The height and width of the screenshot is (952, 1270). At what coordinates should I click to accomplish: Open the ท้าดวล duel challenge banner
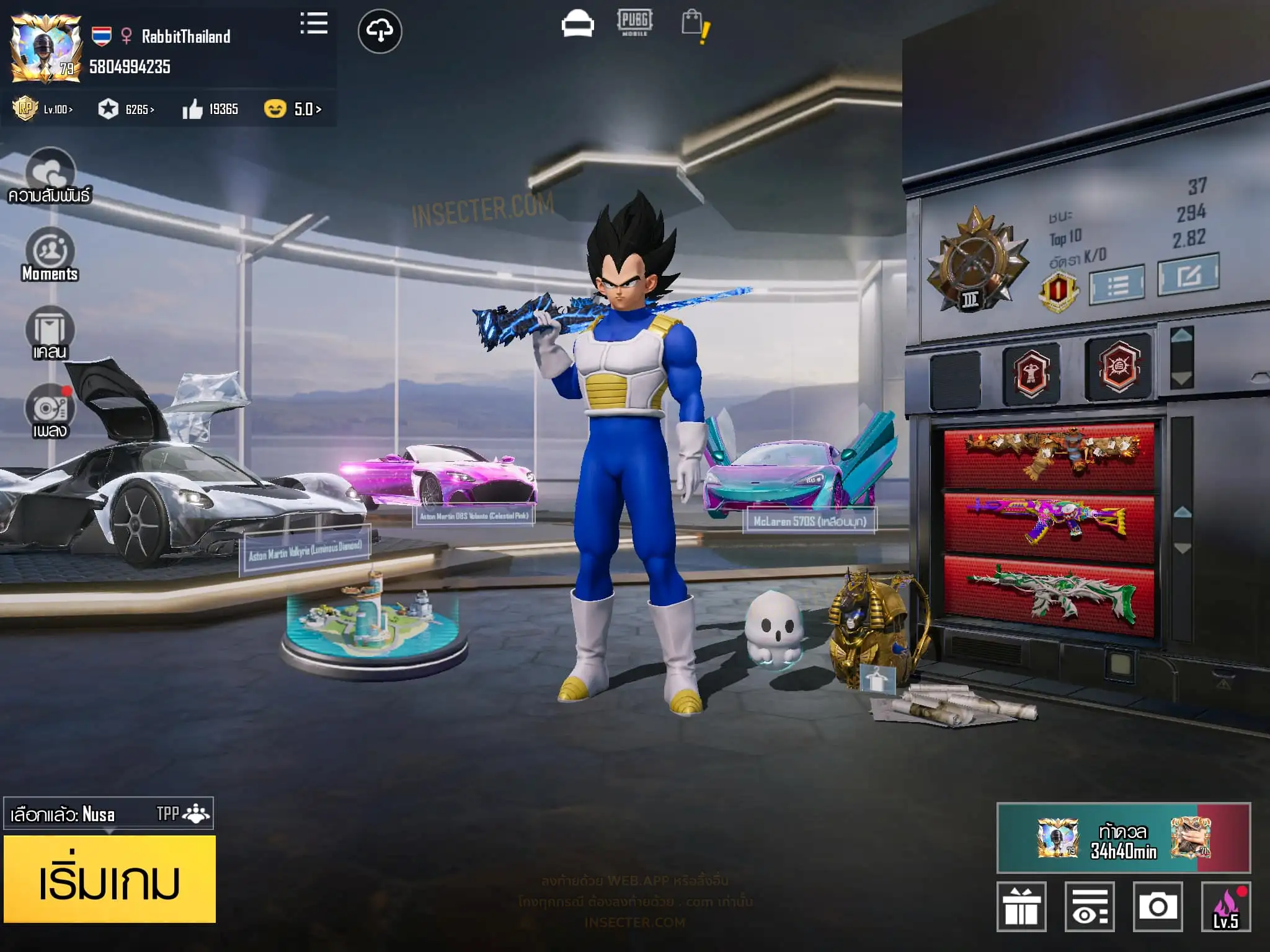1123,838
